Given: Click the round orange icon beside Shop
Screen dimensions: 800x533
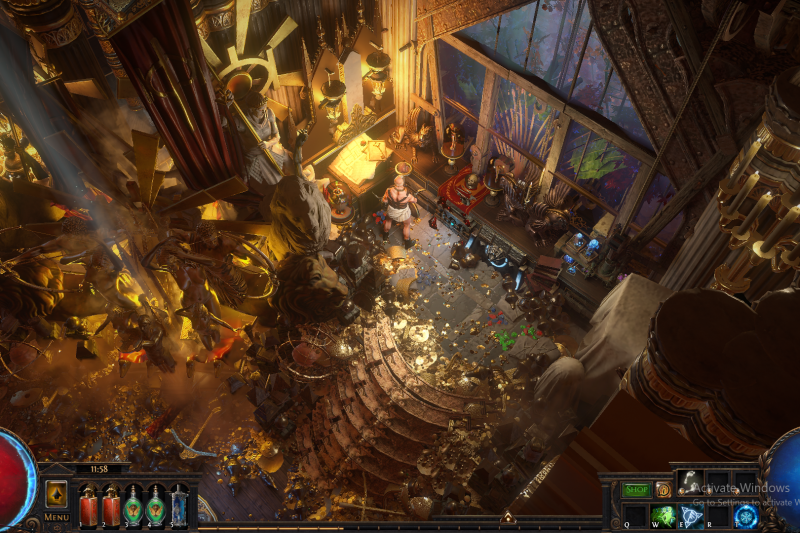Looking at the screenshot, I should coord(663,490).
